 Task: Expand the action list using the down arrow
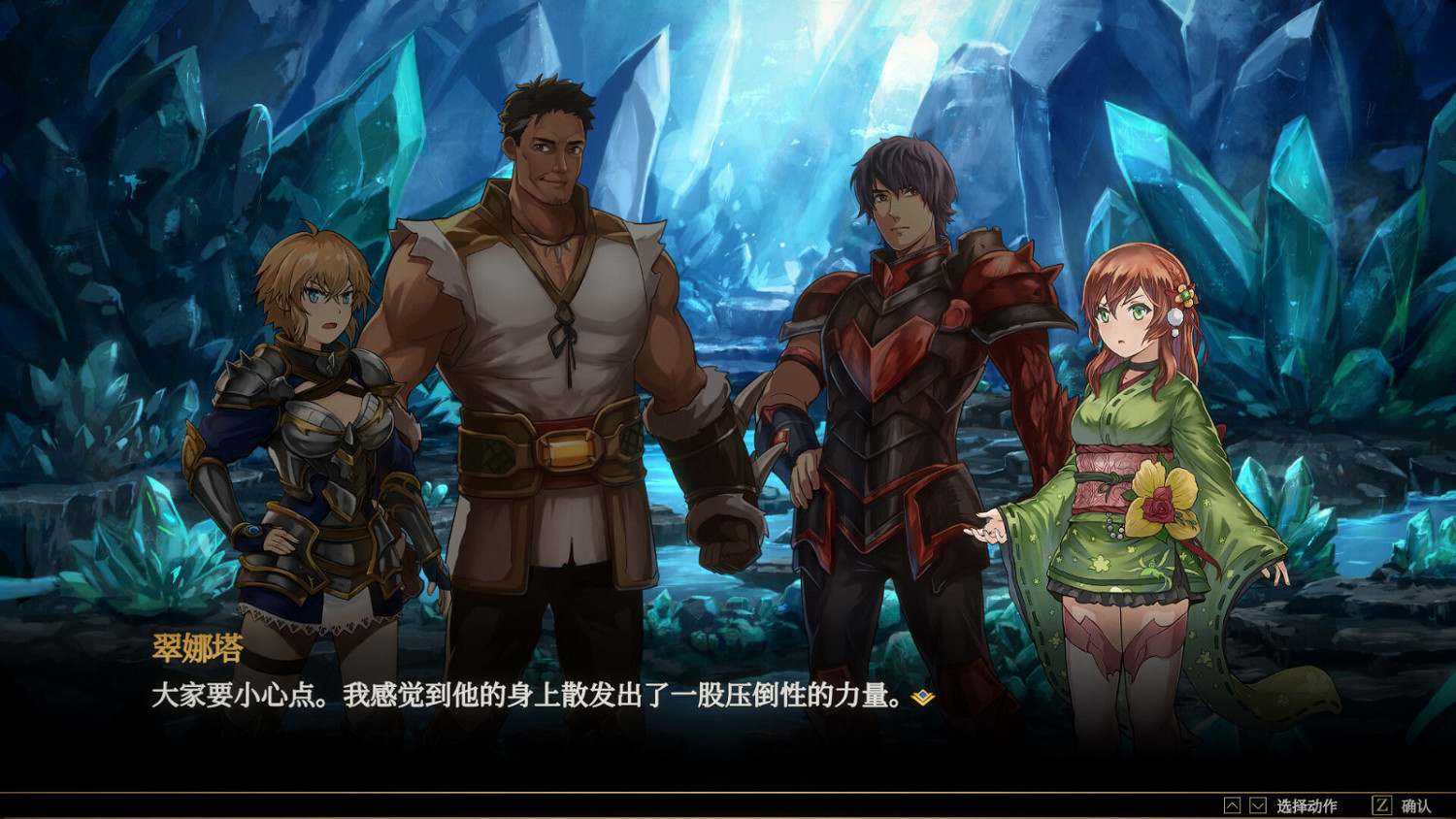1258,804
